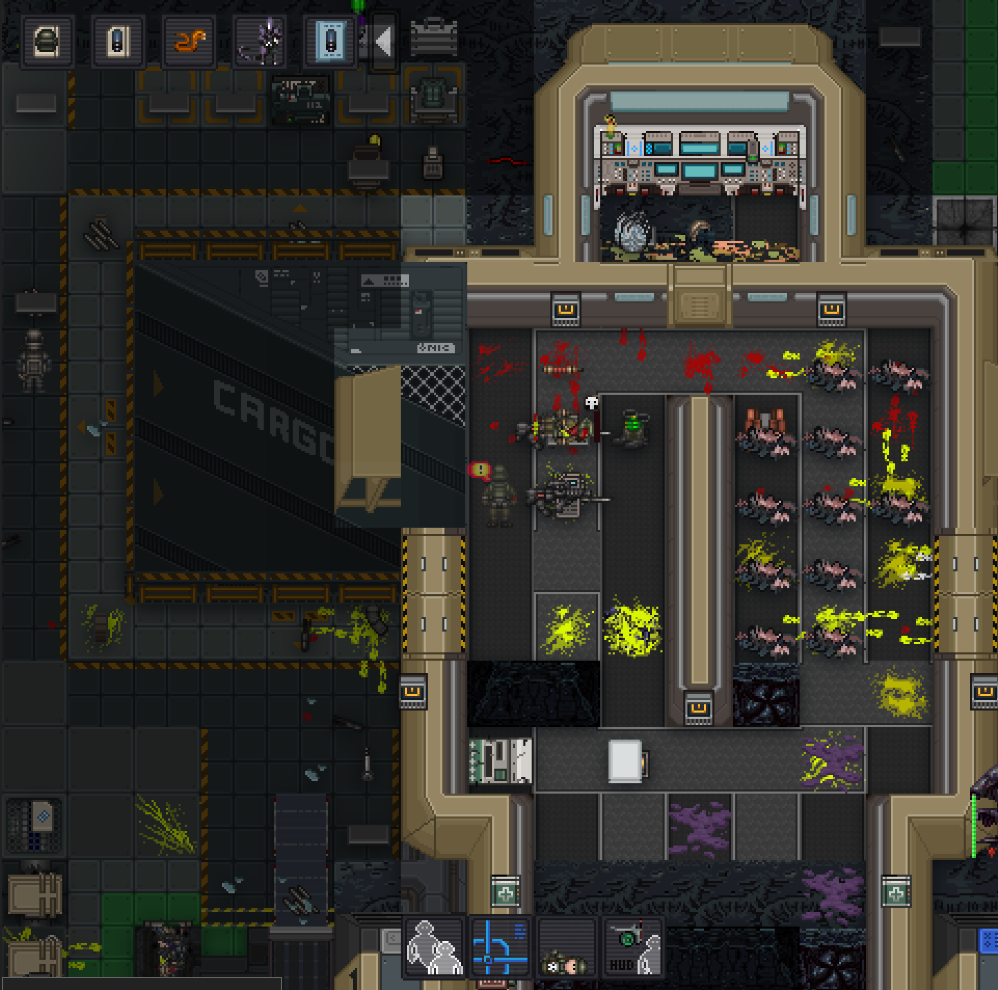Click the highlighted blue-framed device slot
Viewport: 998px width, 990px height.
(330, 41)
